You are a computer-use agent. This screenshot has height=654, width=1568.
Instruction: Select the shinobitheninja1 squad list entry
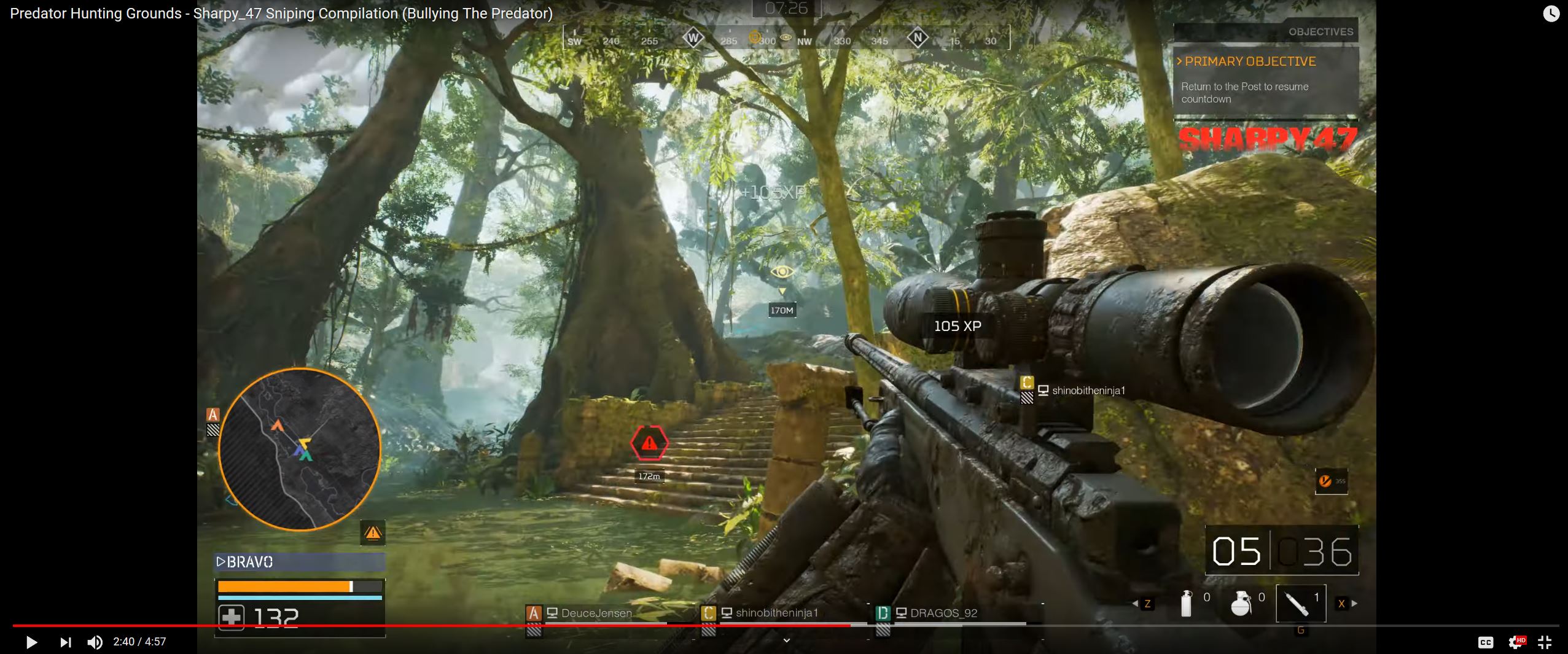point(776,613)
